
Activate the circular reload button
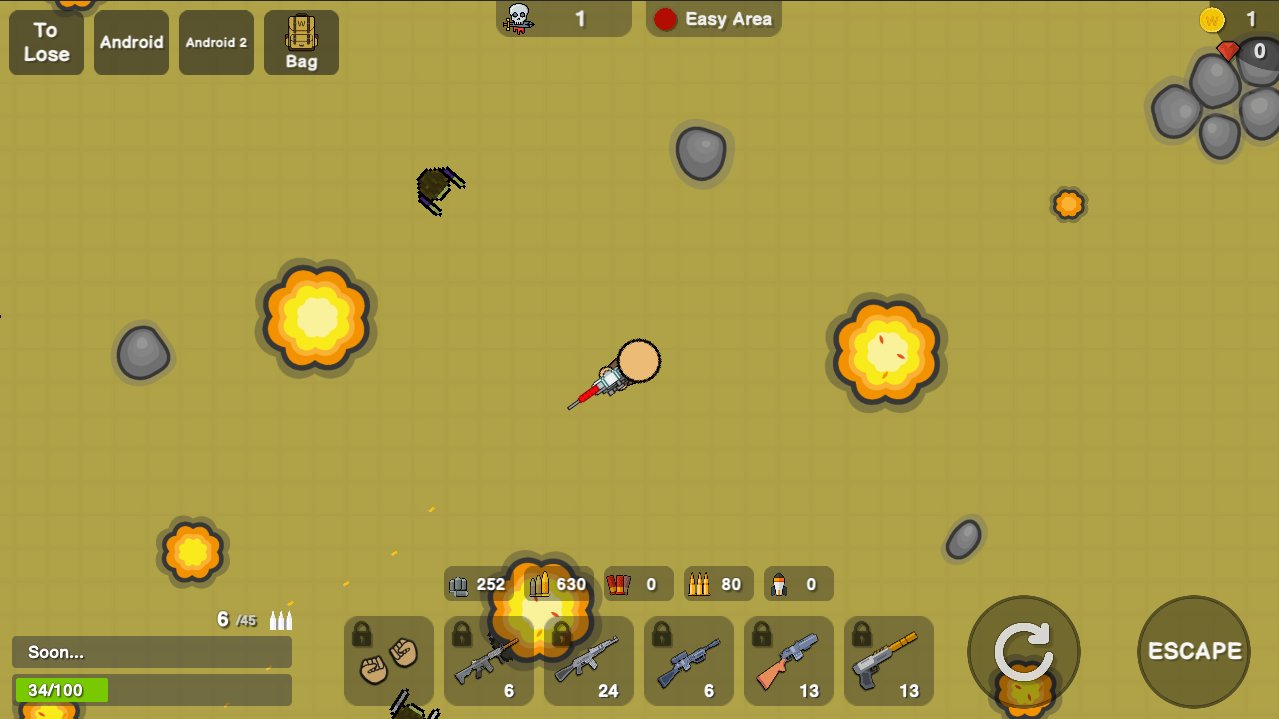[1023, 652]
